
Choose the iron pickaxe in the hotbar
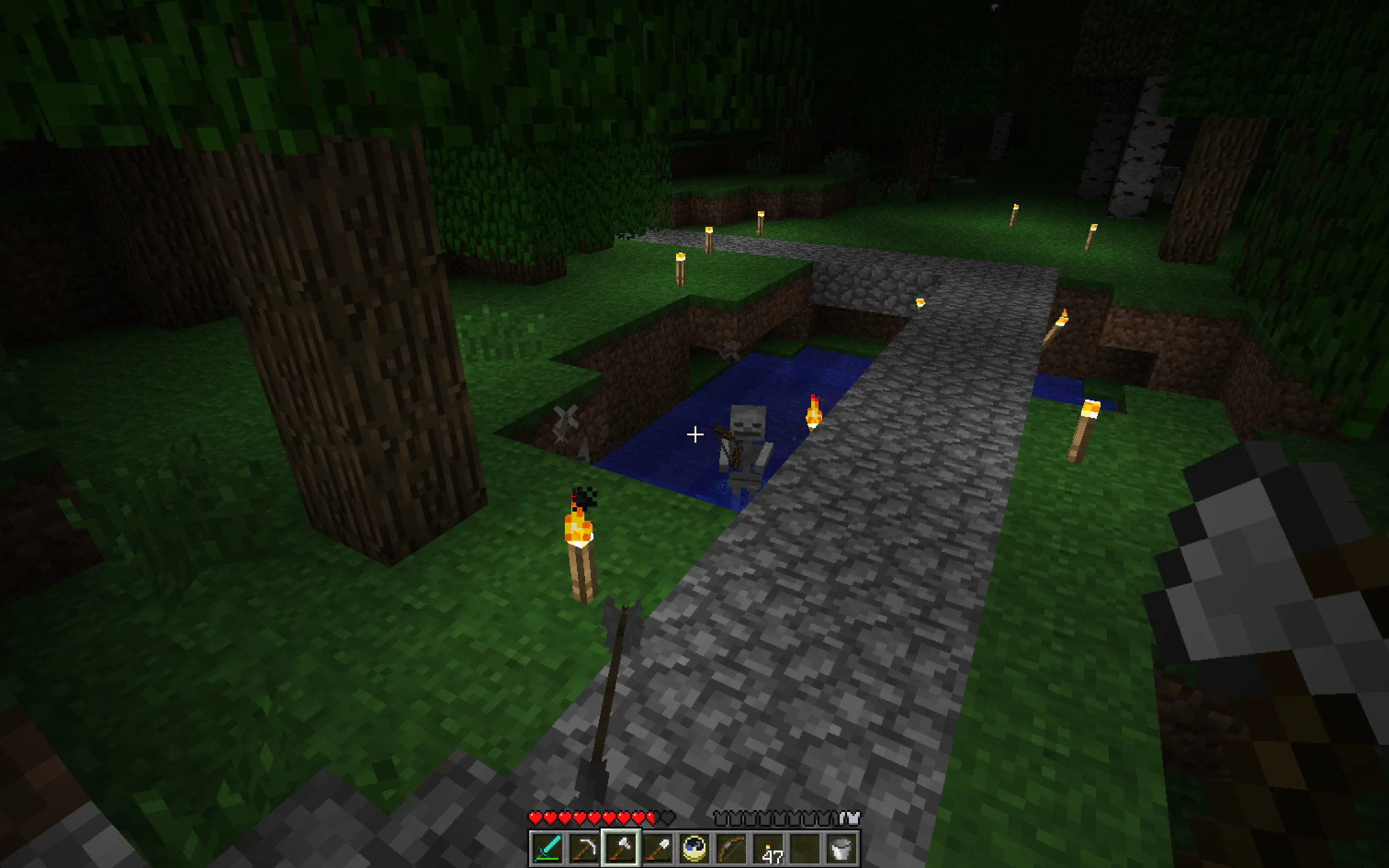tap(583, 848)
